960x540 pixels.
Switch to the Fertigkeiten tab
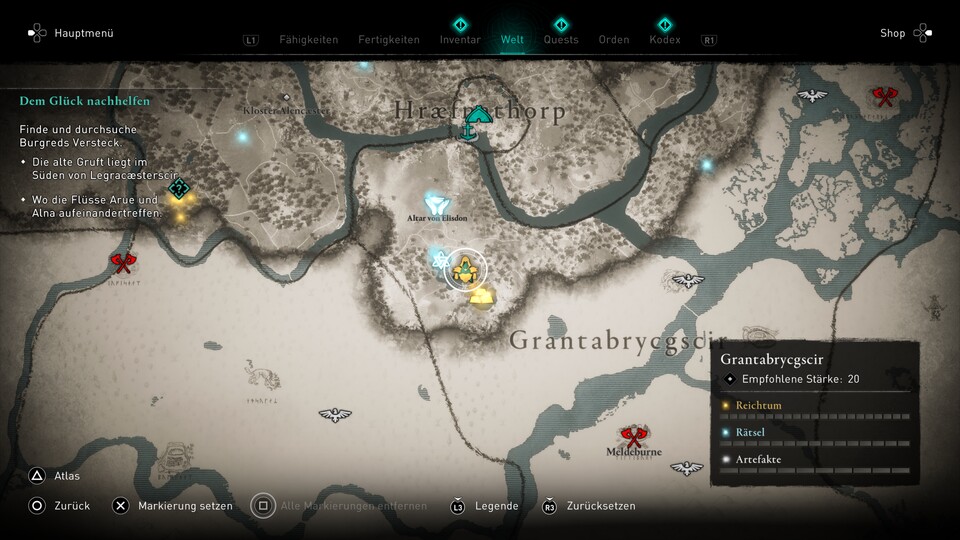click(389, 40)
